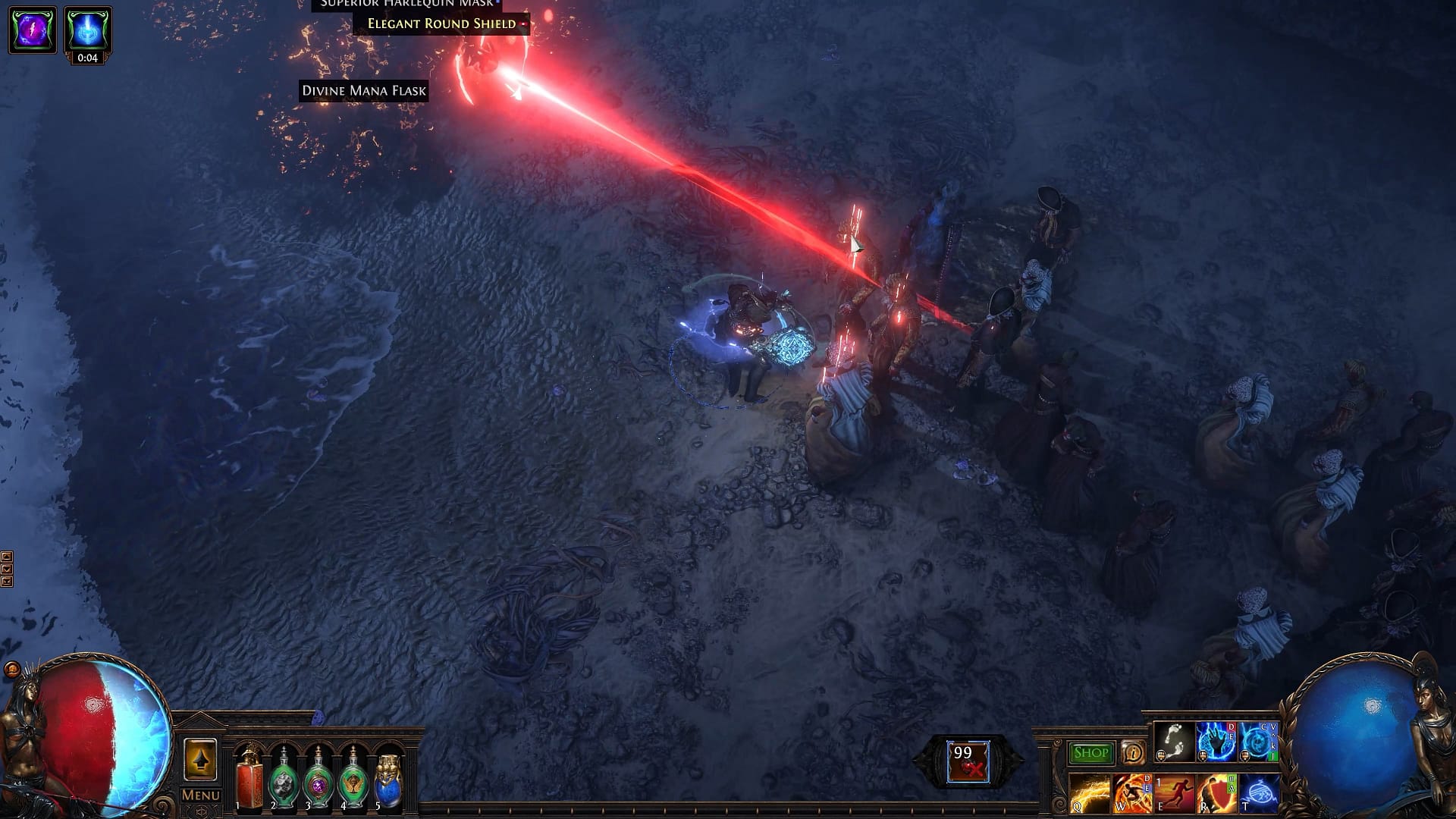The height and width of the screenshot is (819, 1456).
Task: Select the blue lightning hand skill
Action: pyautogui.click(x=1216, y=742)
